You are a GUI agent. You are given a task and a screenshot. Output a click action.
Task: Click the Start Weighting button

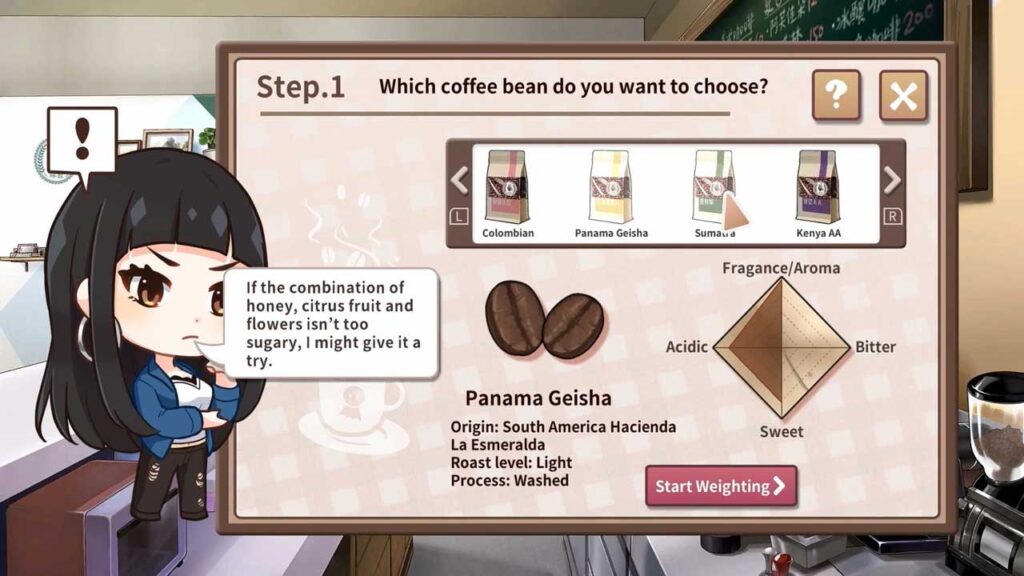tap(720, 486)
